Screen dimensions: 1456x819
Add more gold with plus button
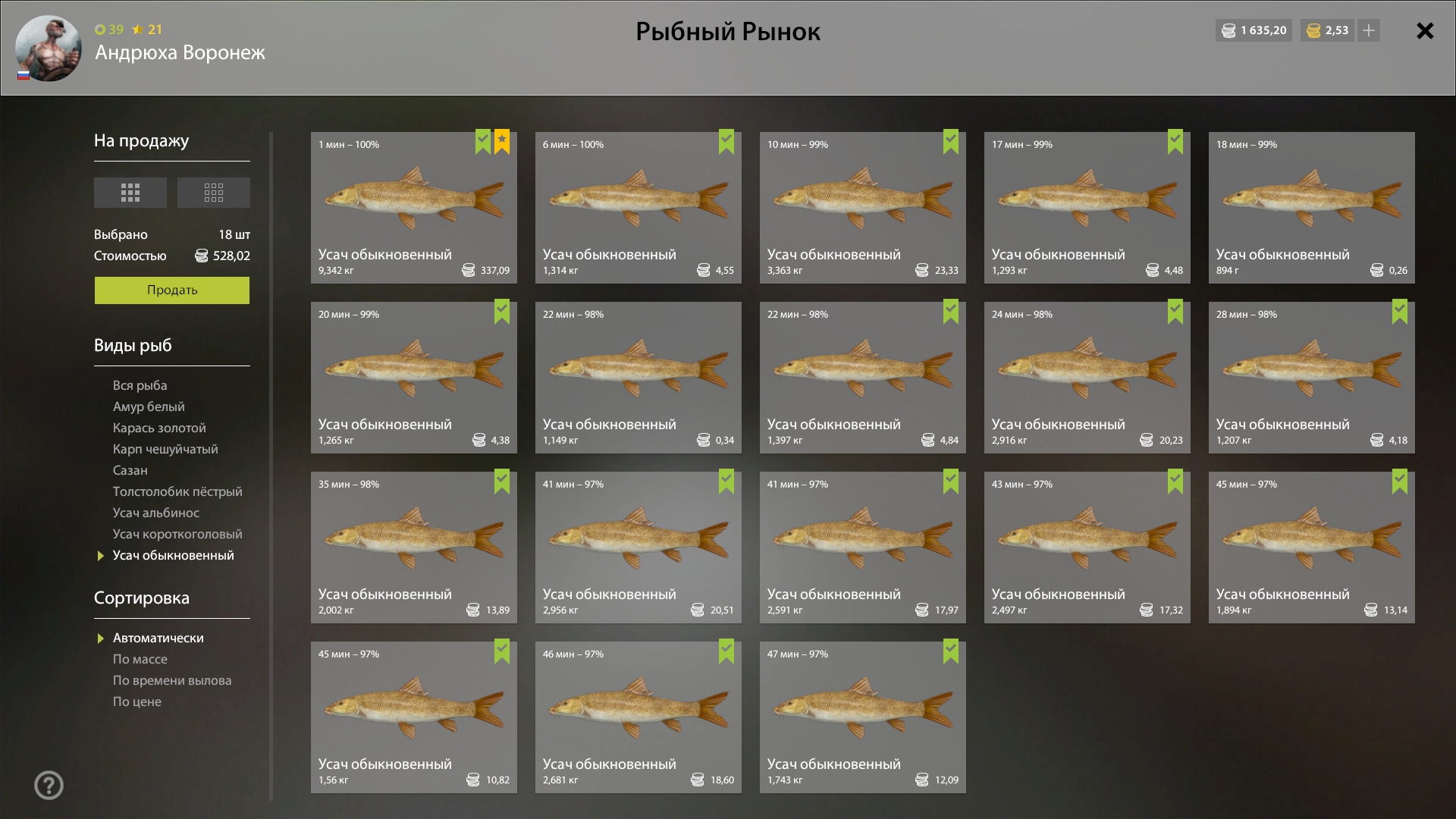[x=1369, y=30]
